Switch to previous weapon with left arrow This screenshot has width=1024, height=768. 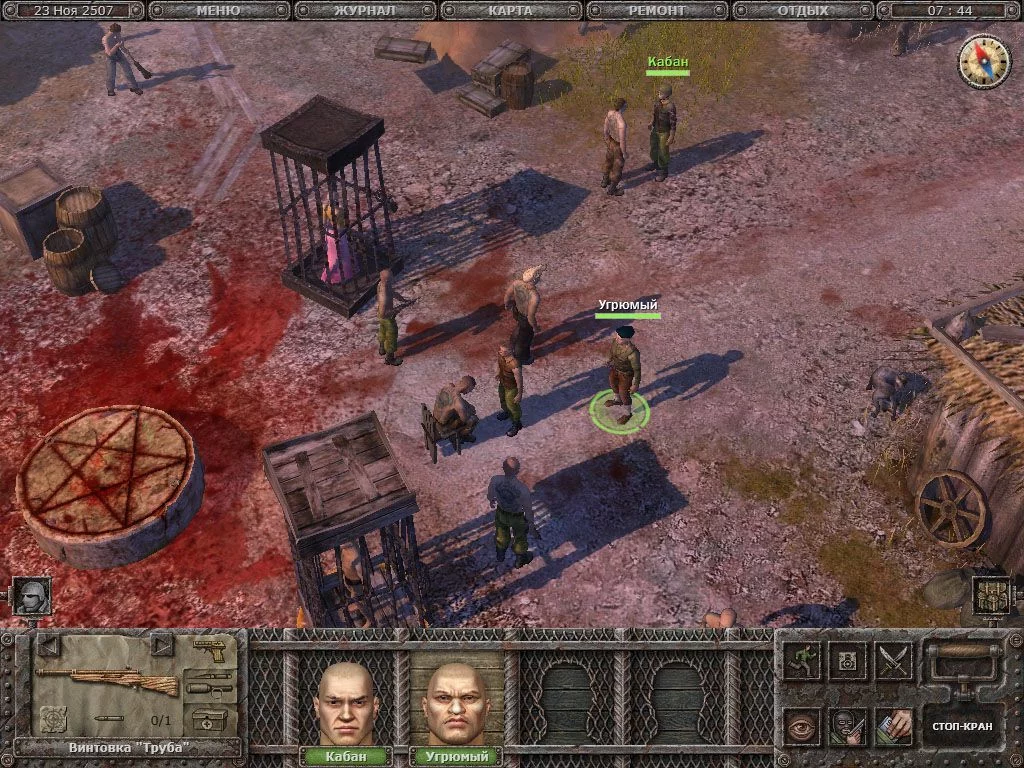(49, 645)
